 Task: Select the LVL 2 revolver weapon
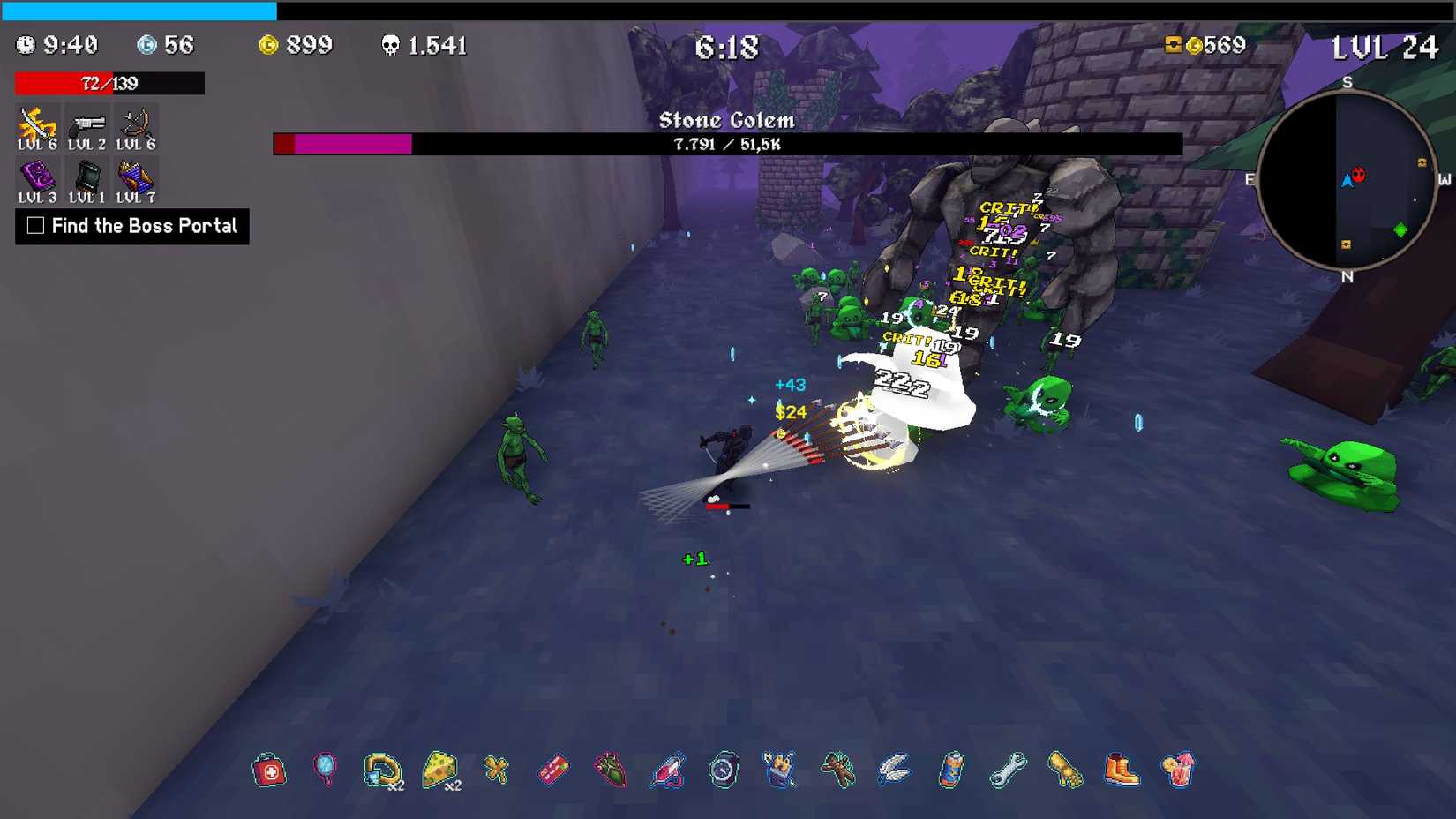point(86,124)
